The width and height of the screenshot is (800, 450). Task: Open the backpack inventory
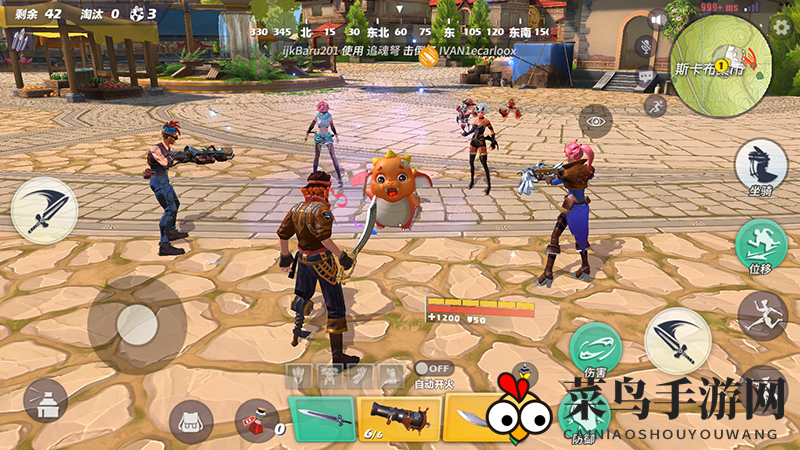(x=191, y=421)
